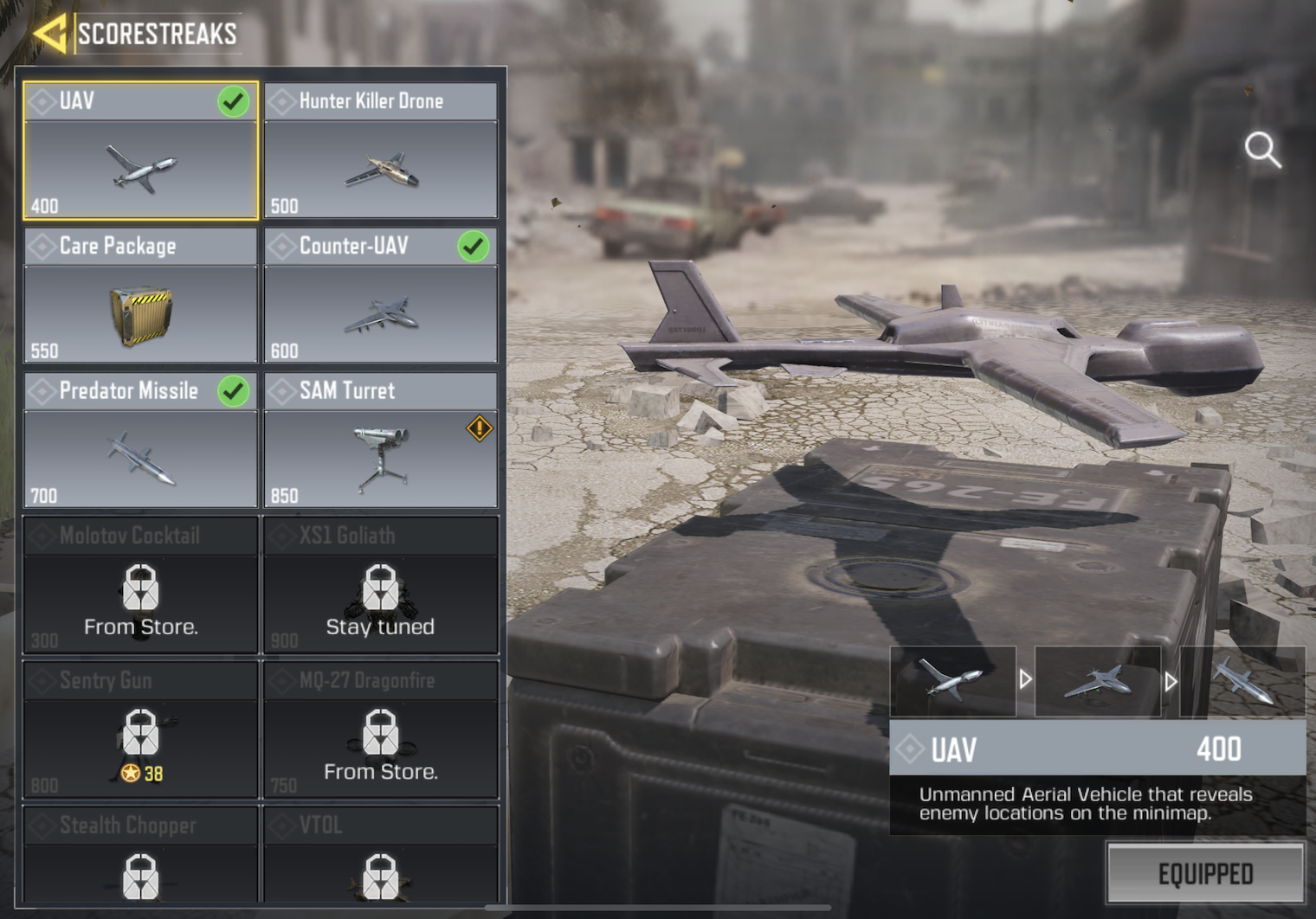This screenshot has height=919, width=1316.
Task: Select the second equipped slot showing Counter-UAV
Action: [1097, 681]
